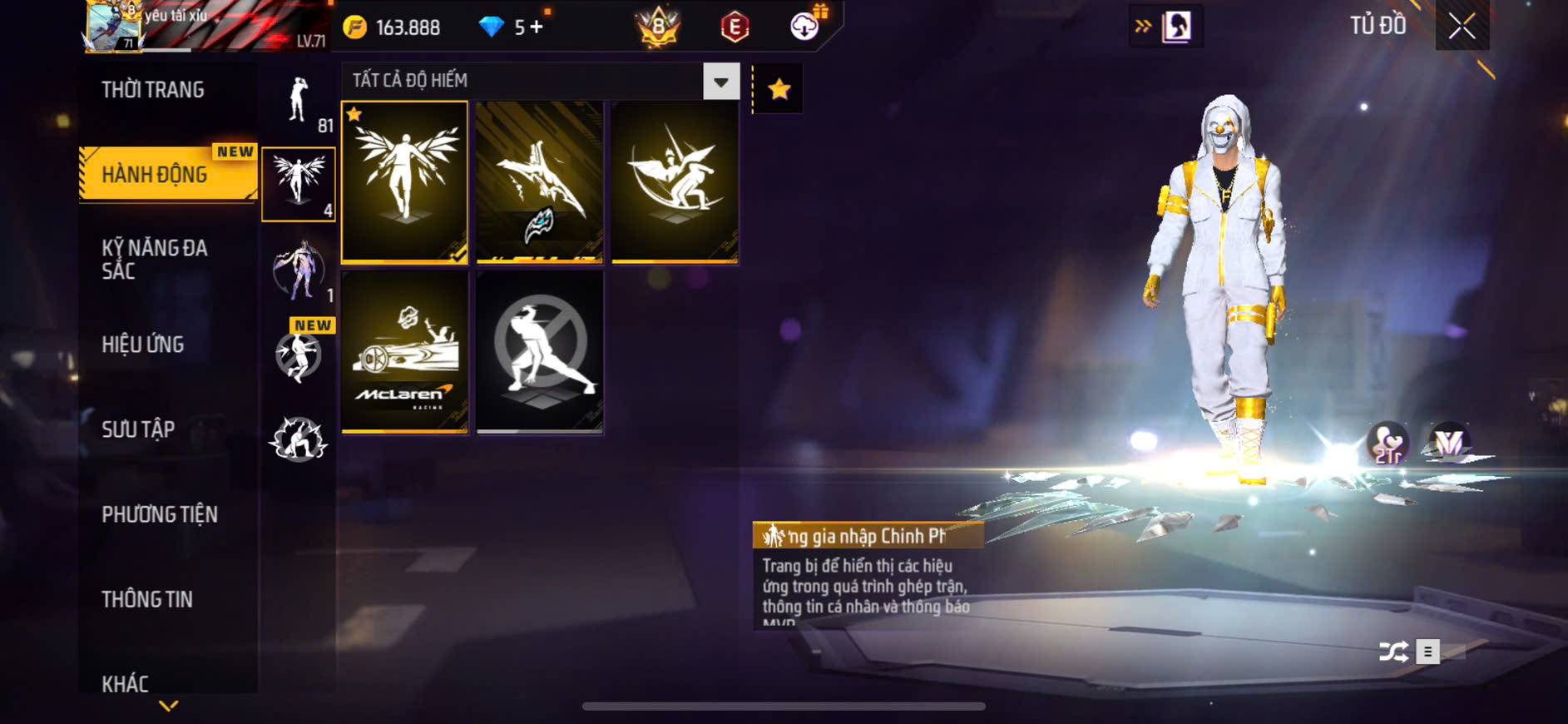The height and width of the screenshot is (724, 1568).
Task: Choose the McLaren car animation card
Action: tap(405, 351)
